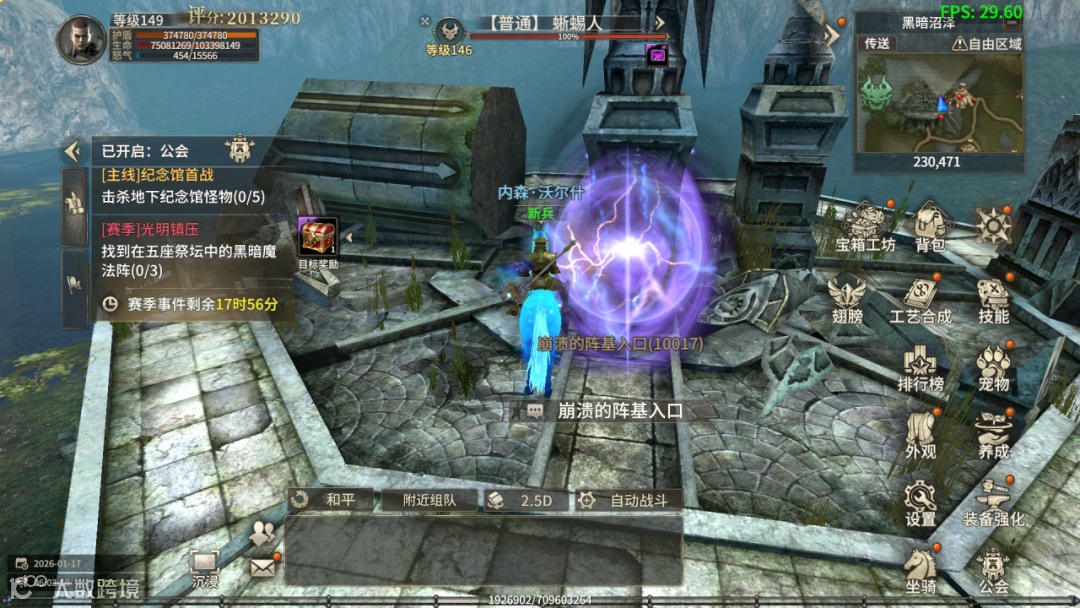Open the 公会 guild menu

tap(993, 568)
